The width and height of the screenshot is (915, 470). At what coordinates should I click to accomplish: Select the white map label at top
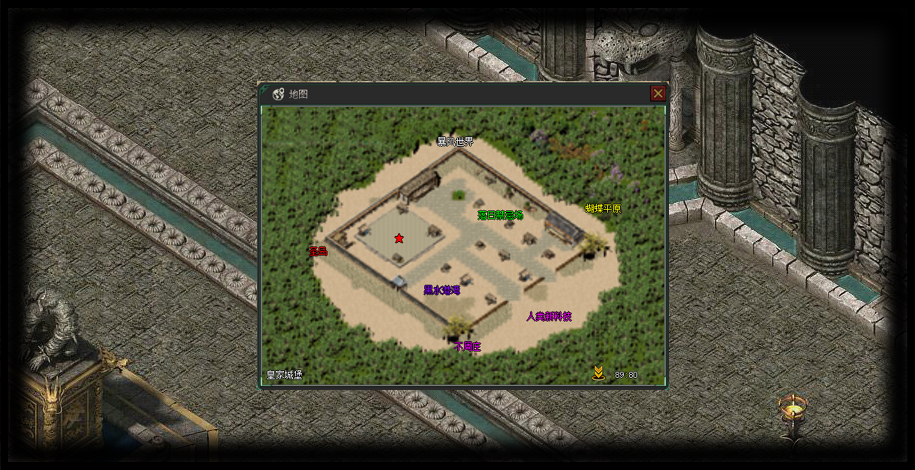[455, 142]
